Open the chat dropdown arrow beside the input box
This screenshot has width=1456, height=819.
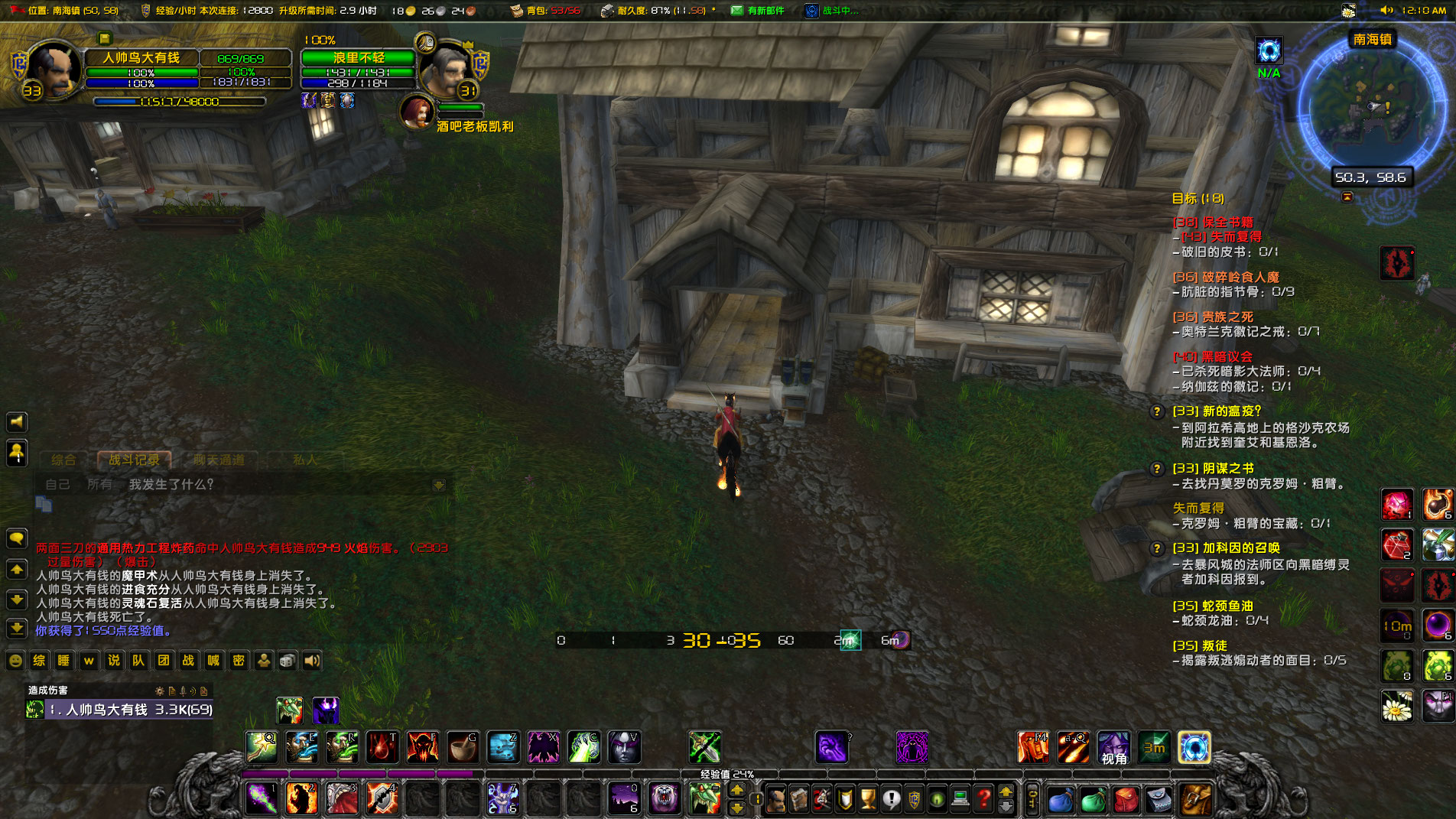437,483
